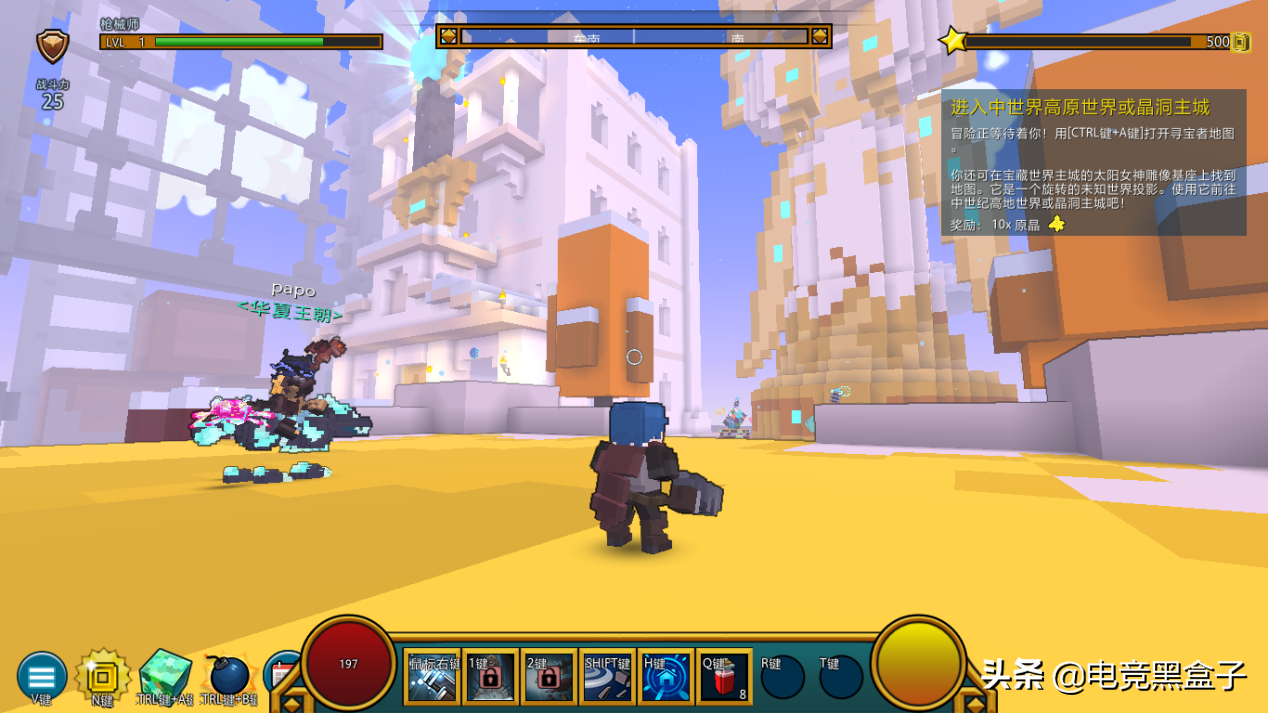Activate the right-mouse-button gun ability
Viewport: 1268px width, 713px height.
(x=432, y=677)
